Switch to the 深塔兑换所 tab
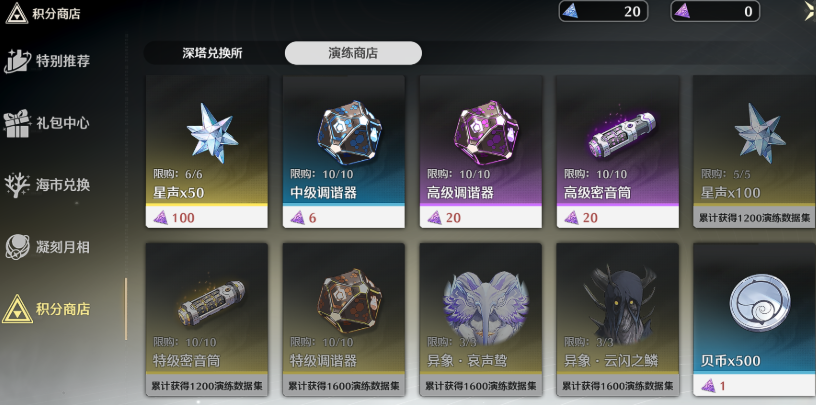Image resolution: width=816 pixels, height=405 pixels. 213,54
